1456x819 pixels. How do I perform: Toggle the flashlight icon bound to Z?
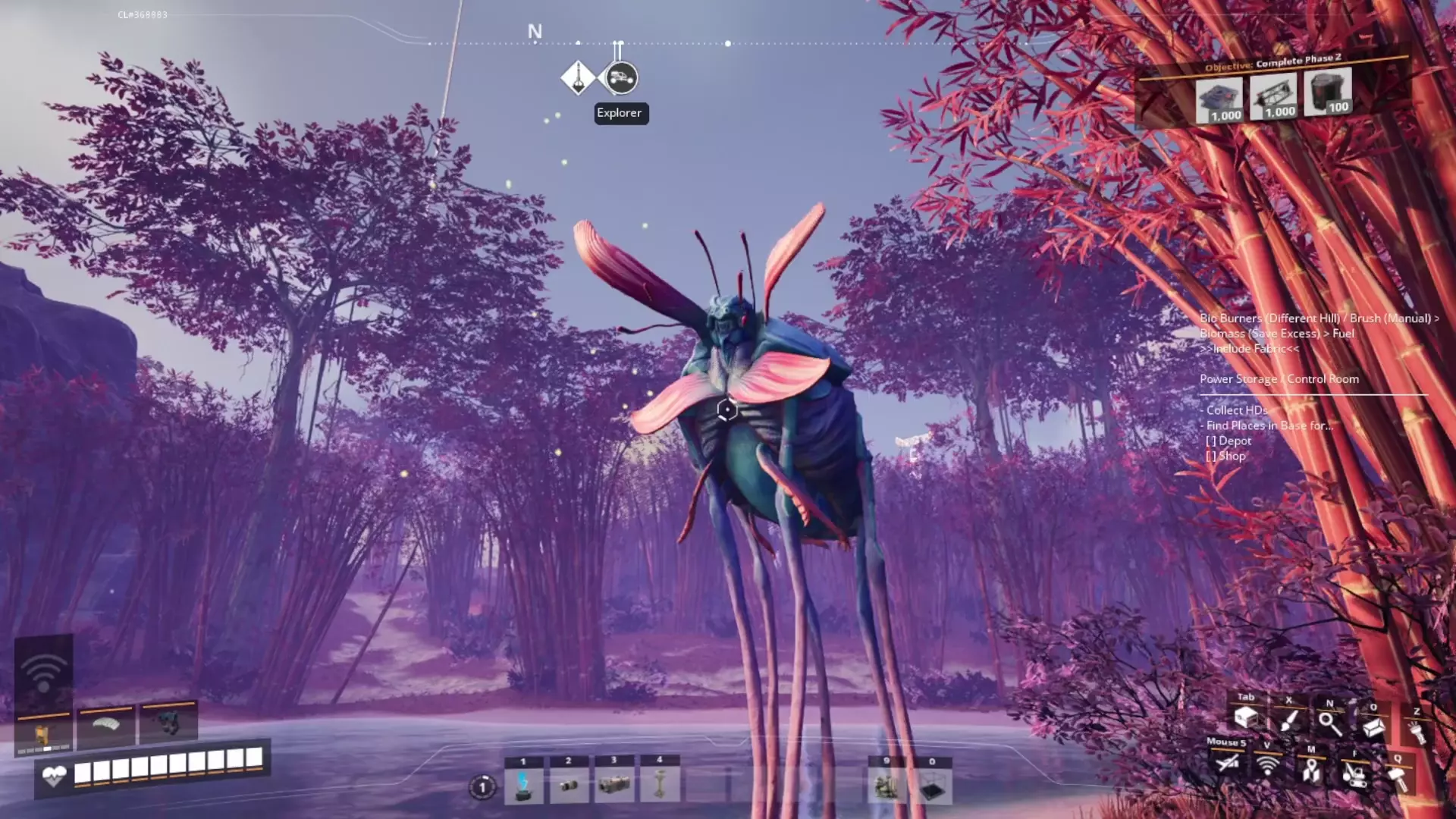point(1417,730)
